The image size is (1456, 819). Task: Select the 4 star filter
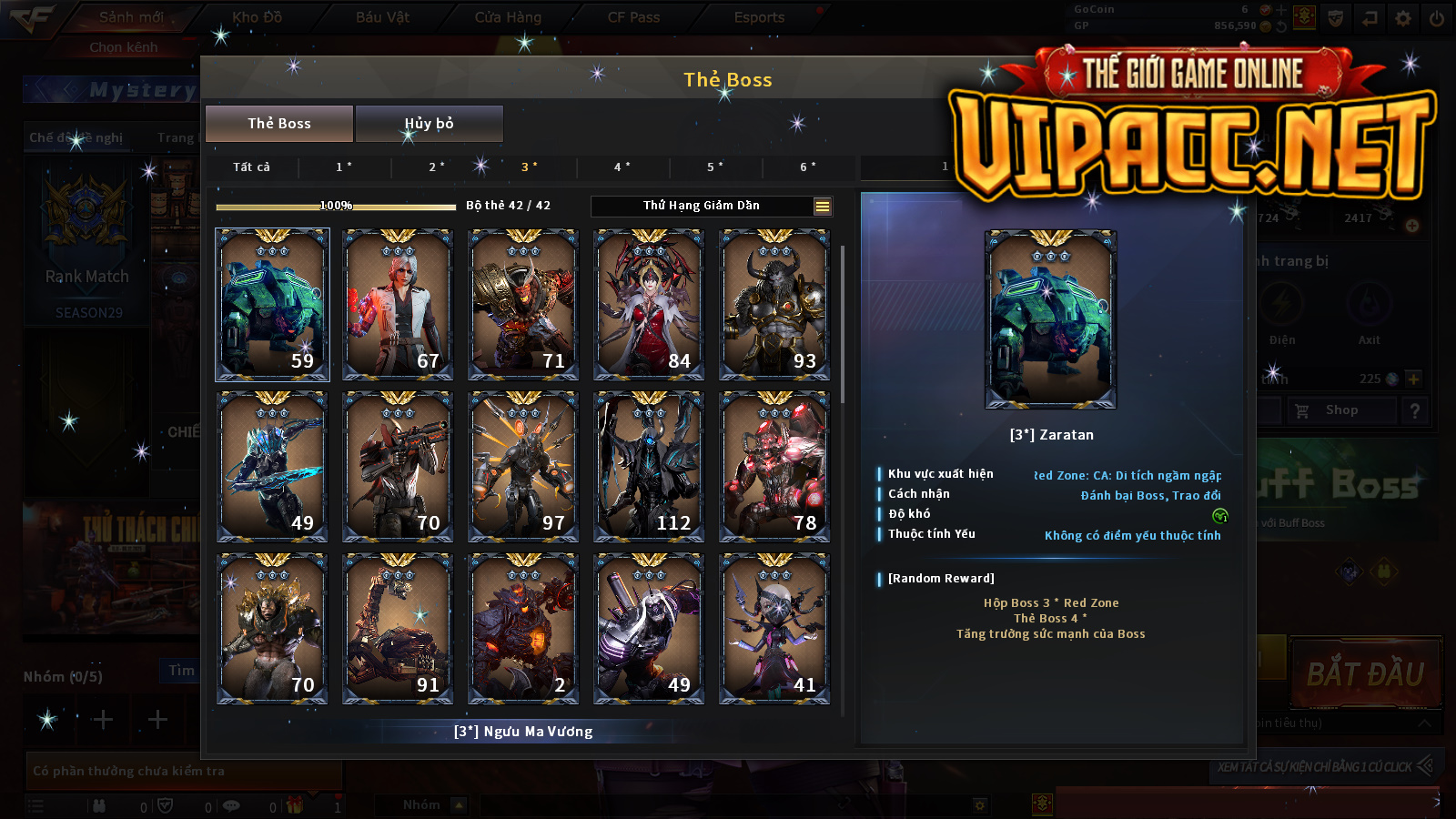(622, 167)
